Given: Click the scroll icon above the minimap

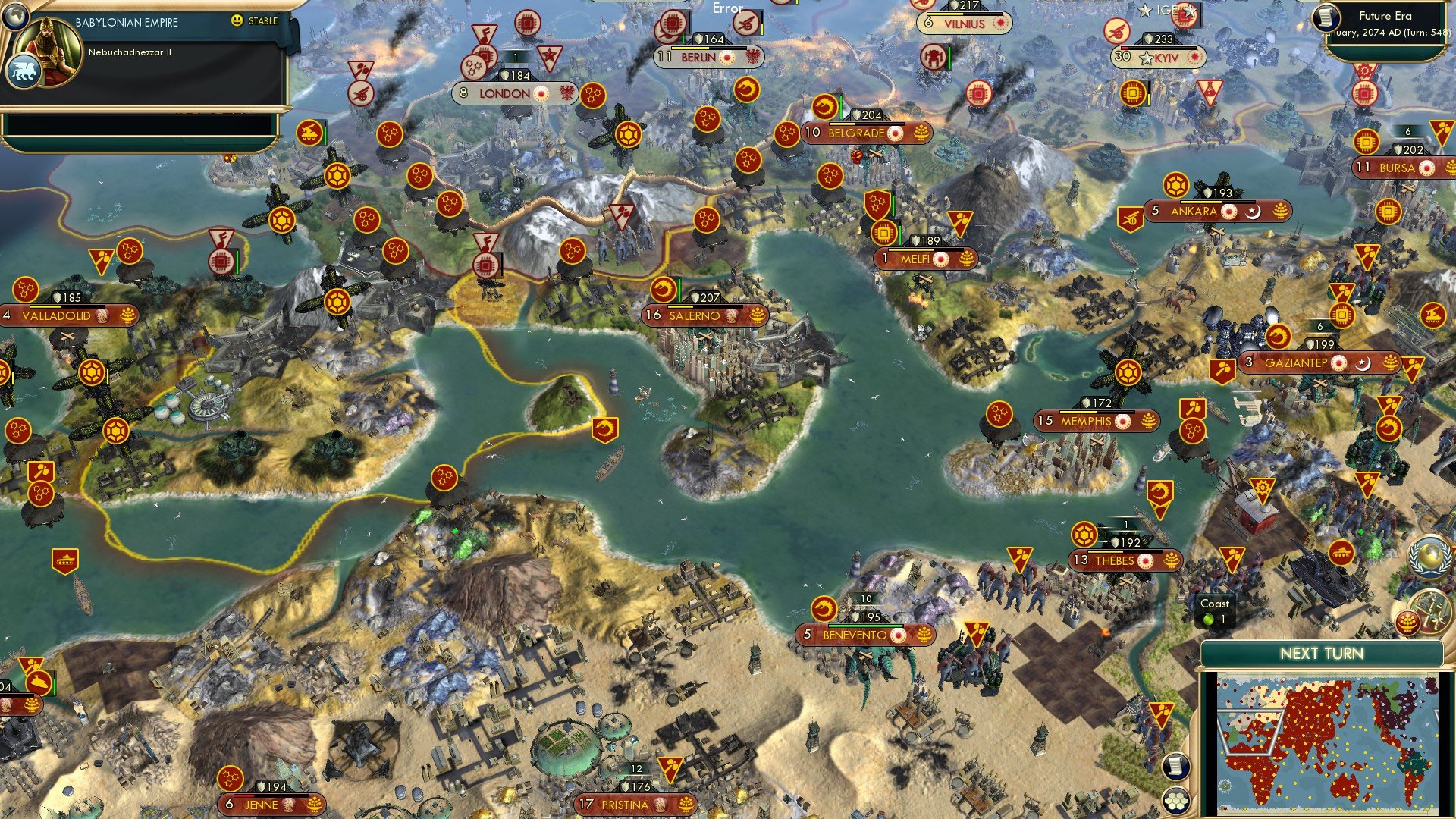Looking at the screenshot, I should click(1175, 767).
